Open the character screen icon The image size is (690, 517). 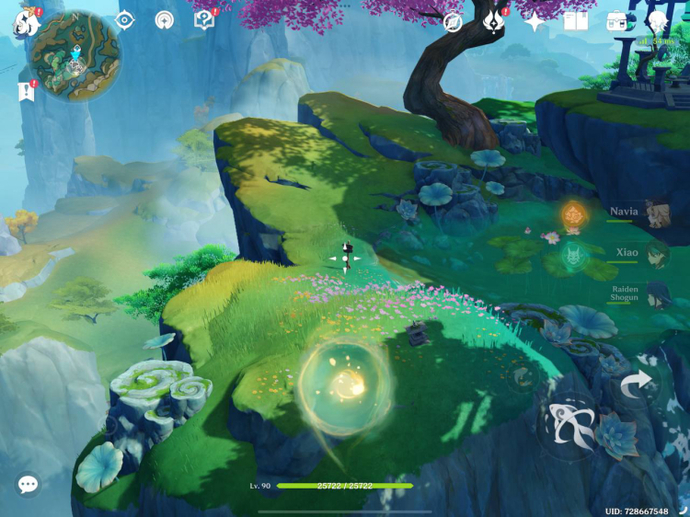[657, 21]
